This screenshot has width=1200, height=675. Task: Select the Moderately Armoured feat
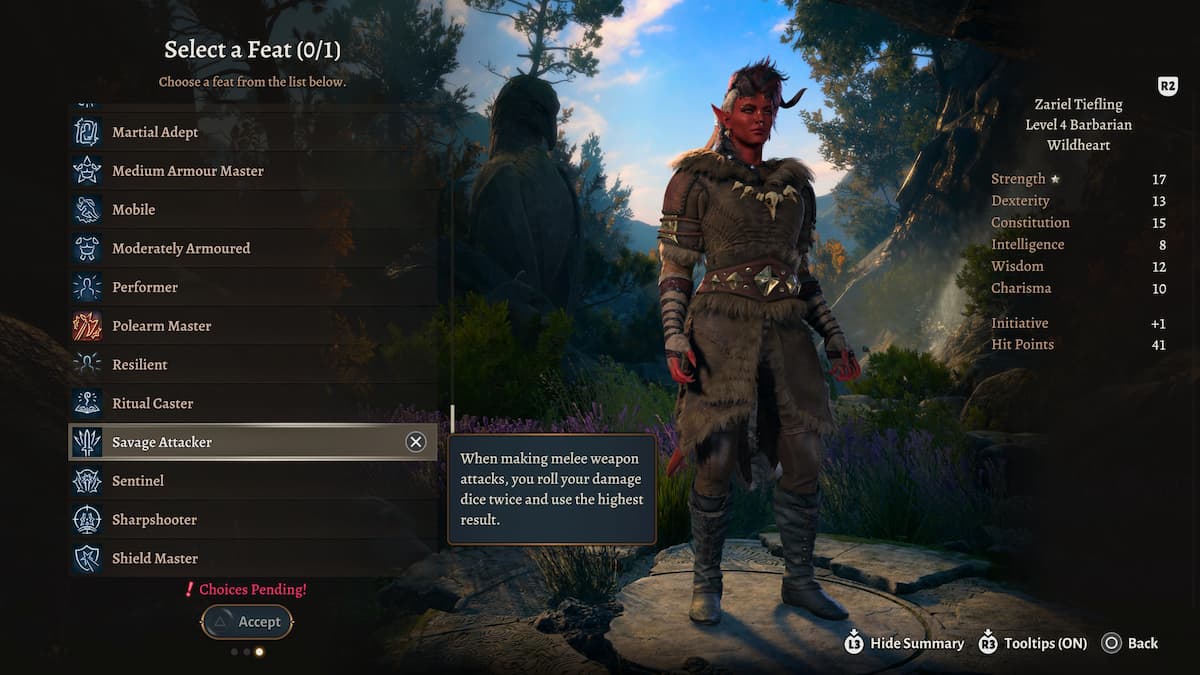tap(181, 248)
